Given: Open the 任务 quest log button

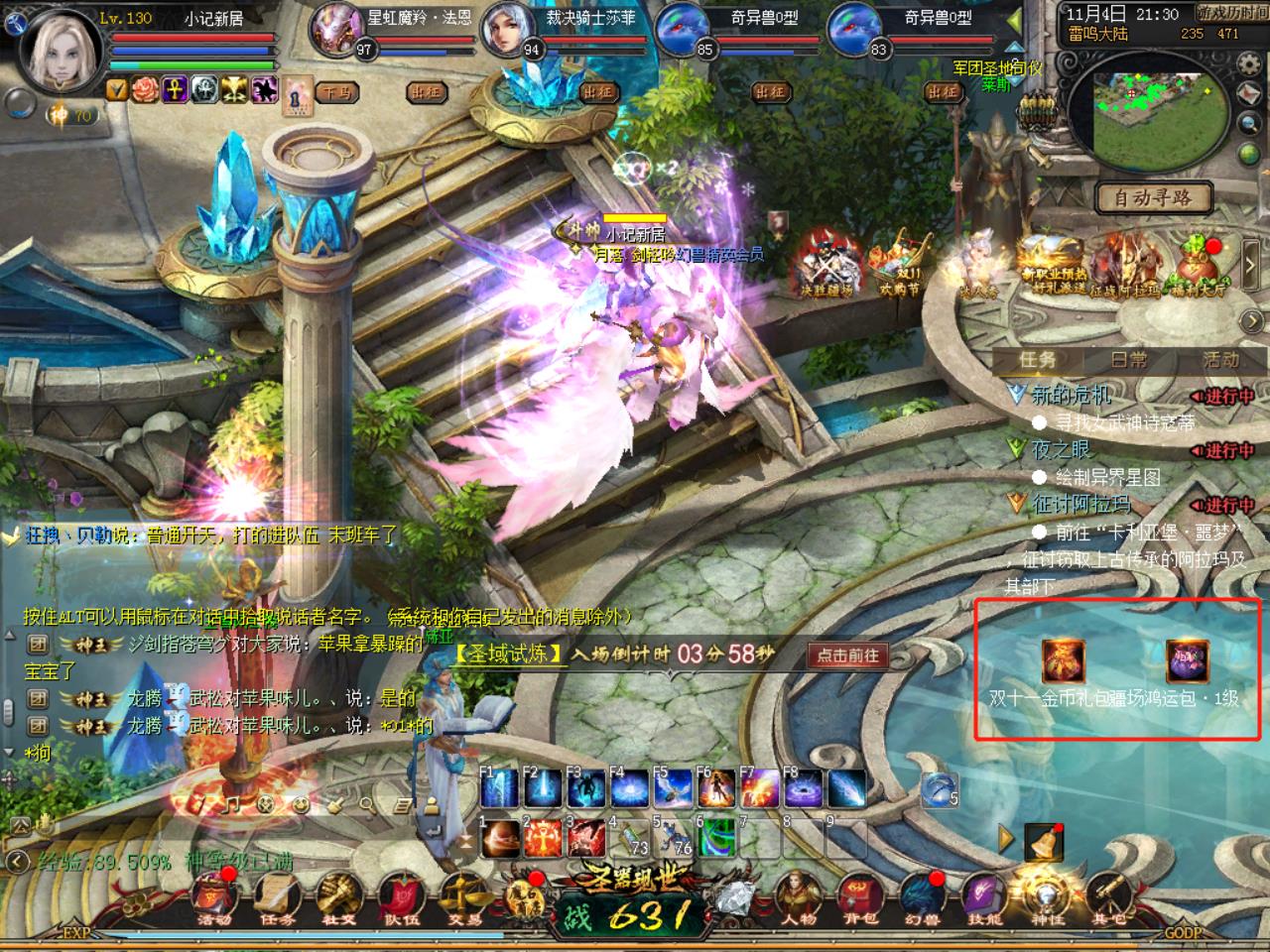Looking at the screenshot, I should pos(277,897).
